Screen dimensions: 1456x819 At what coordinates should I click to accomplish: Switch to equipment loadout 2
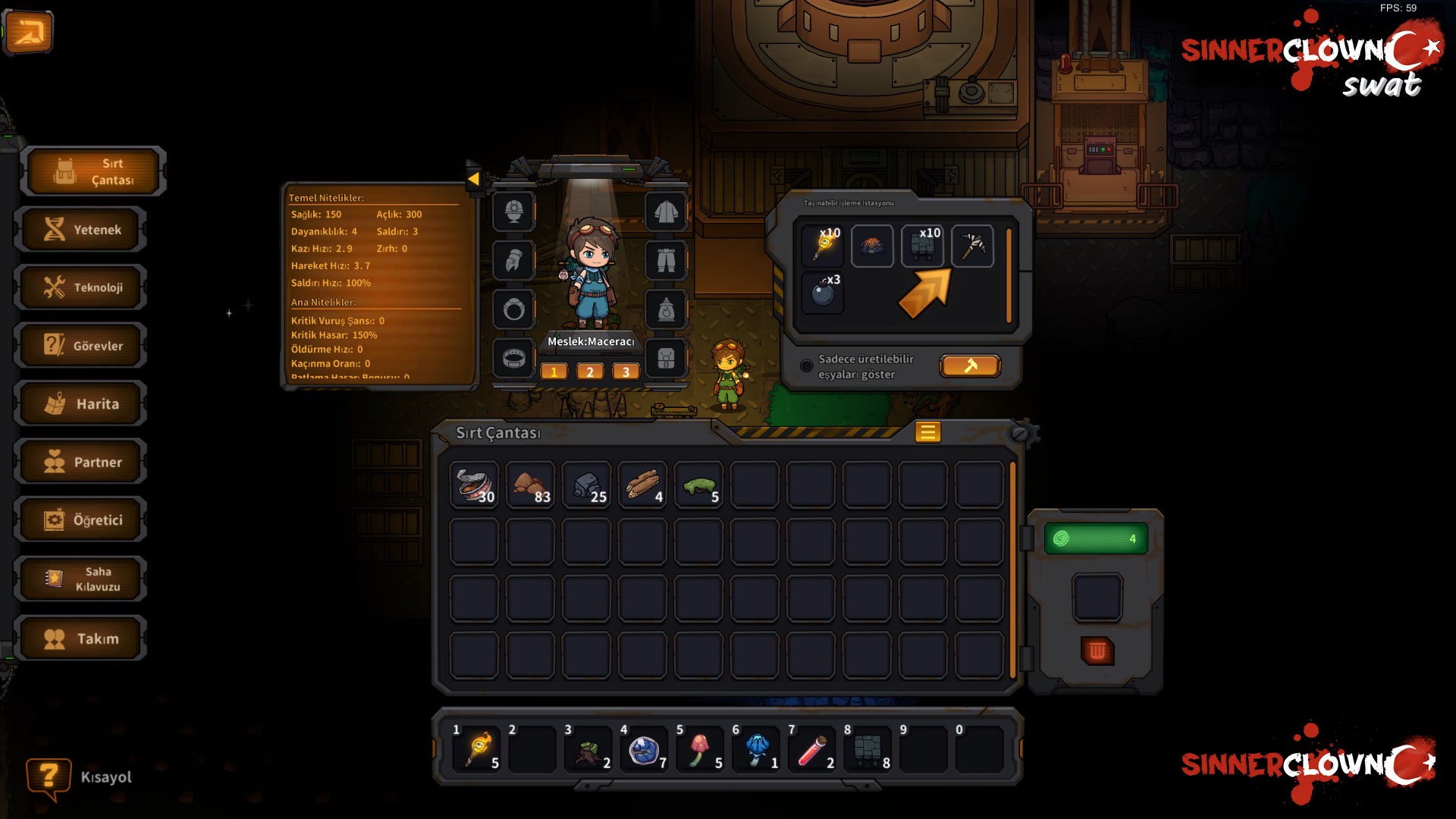point(590,372)
